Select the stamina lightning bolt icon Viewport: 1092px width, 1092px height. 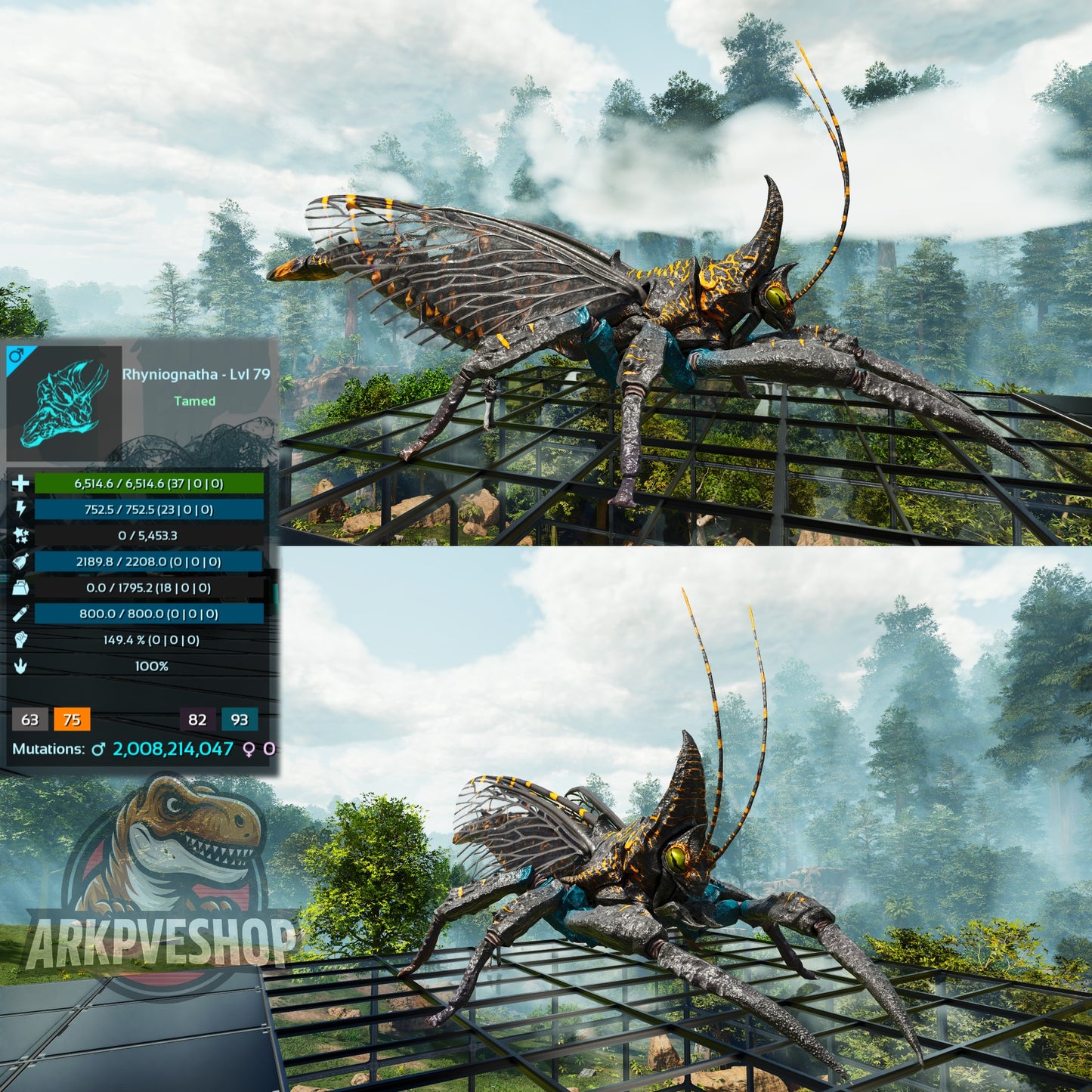20,509
